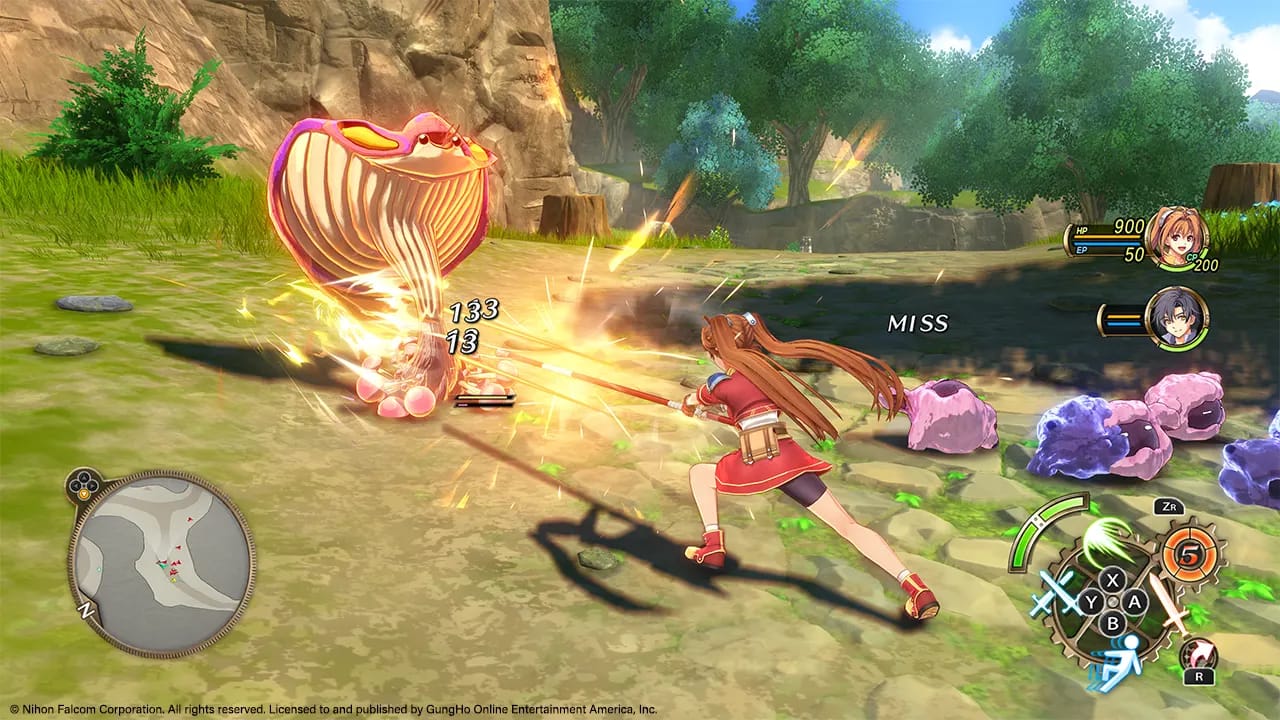
Task: Click the pink arrow icon above R prompt
Action: click(1197, 652)
